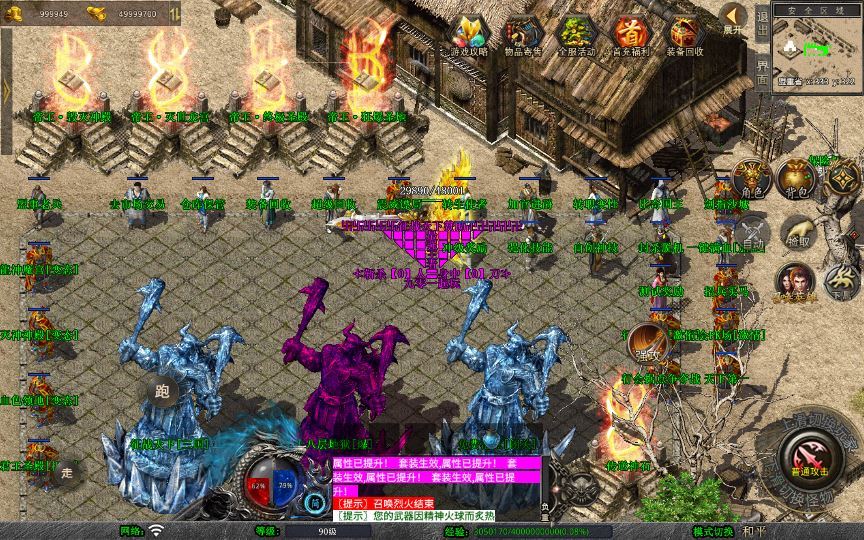Open the 首充福利 first-recharge bonus icon

coord(630,34)
